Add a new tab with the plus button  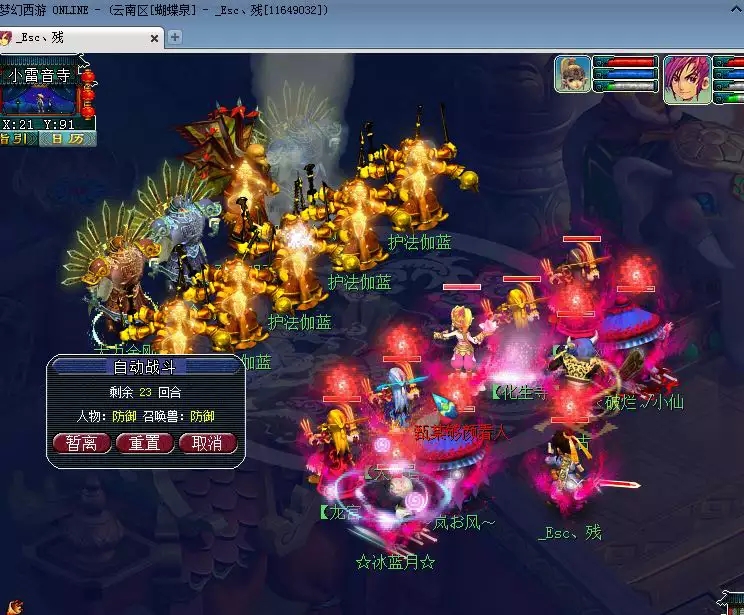175,37
